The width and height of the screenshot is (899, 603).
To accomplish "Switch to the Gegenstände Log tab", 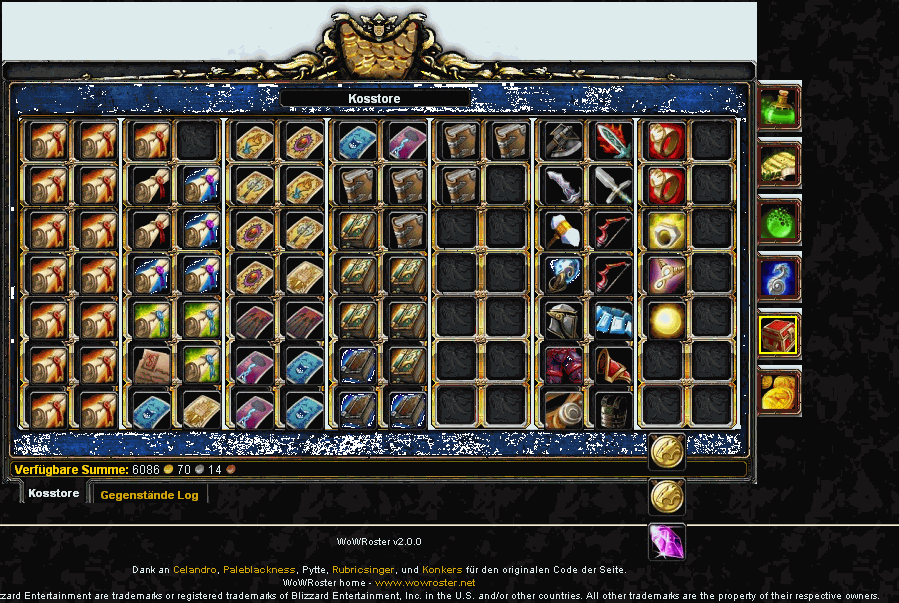I will point(149,495).
